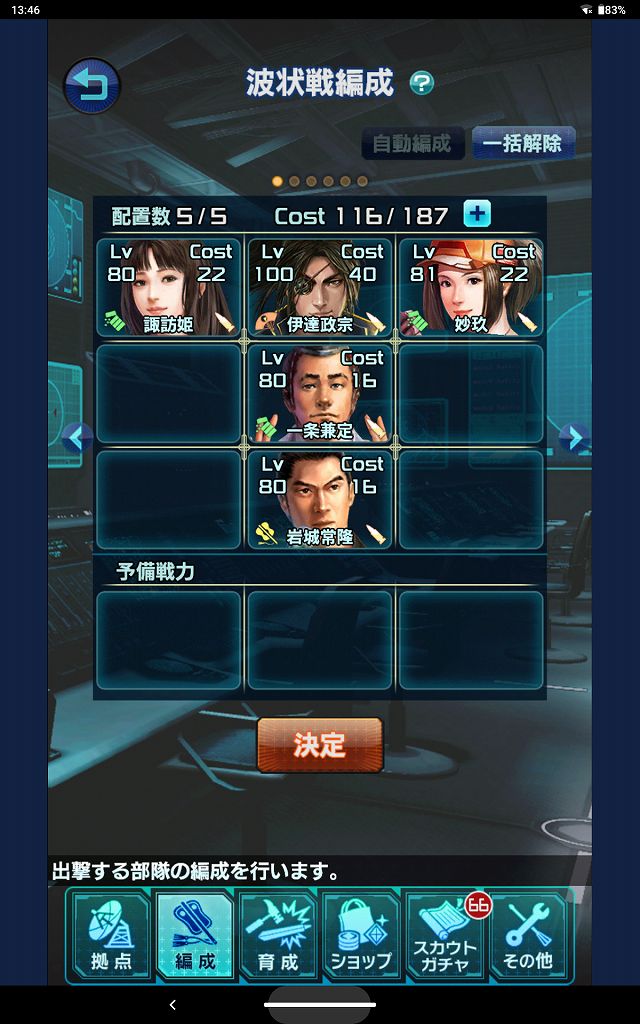640x1024 pixels.
Task: Pick the 一条兼定 unit card
Action: (320, 393)
